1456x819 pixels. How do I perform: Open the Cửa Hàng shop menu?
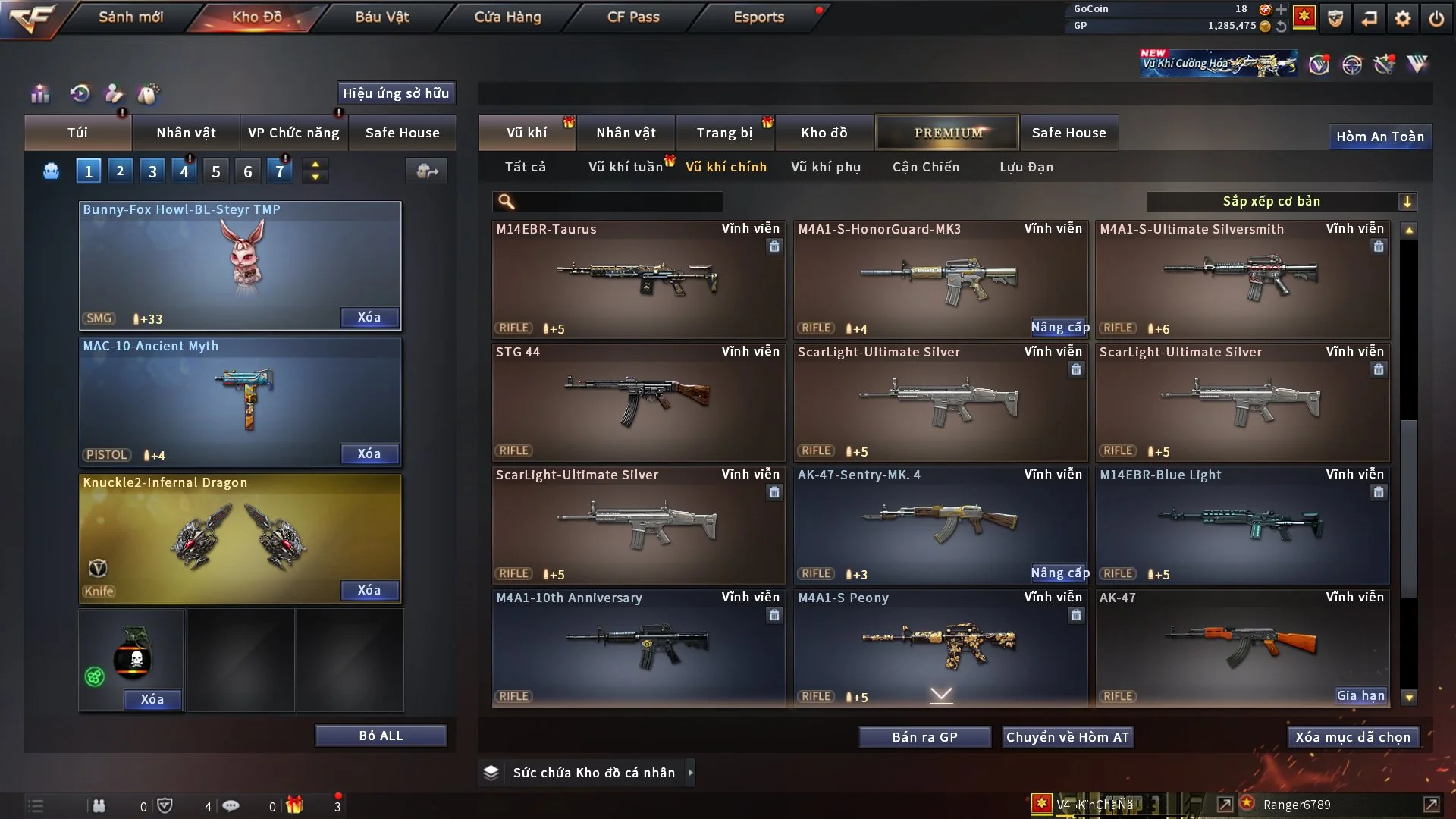click(507, 17)
